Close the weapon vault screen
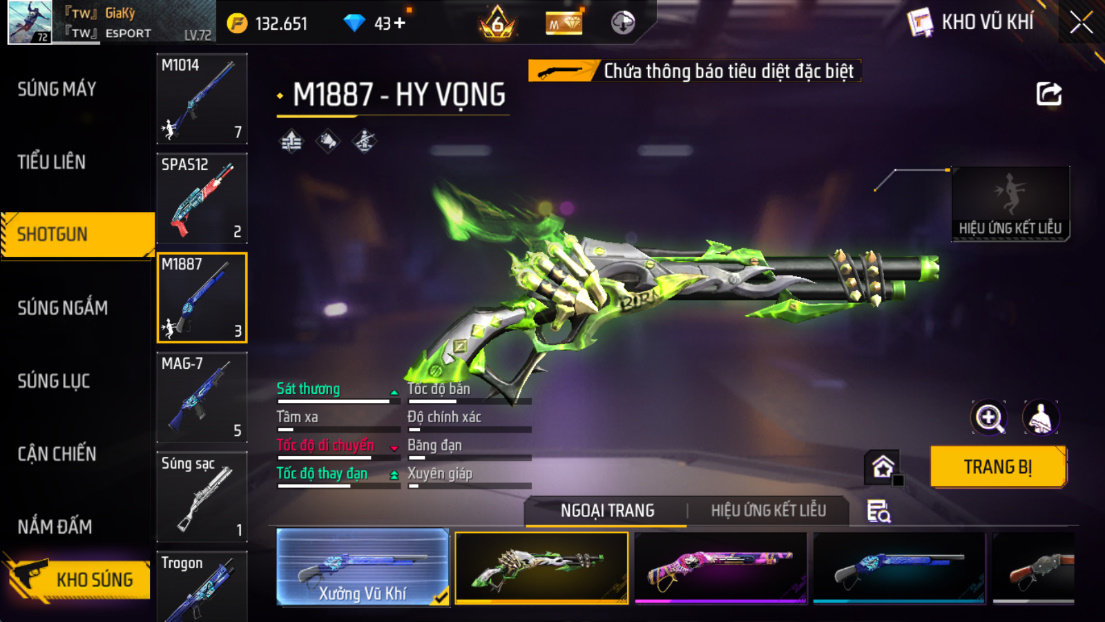This screenshot has width=1105, height=622. 1081,23
